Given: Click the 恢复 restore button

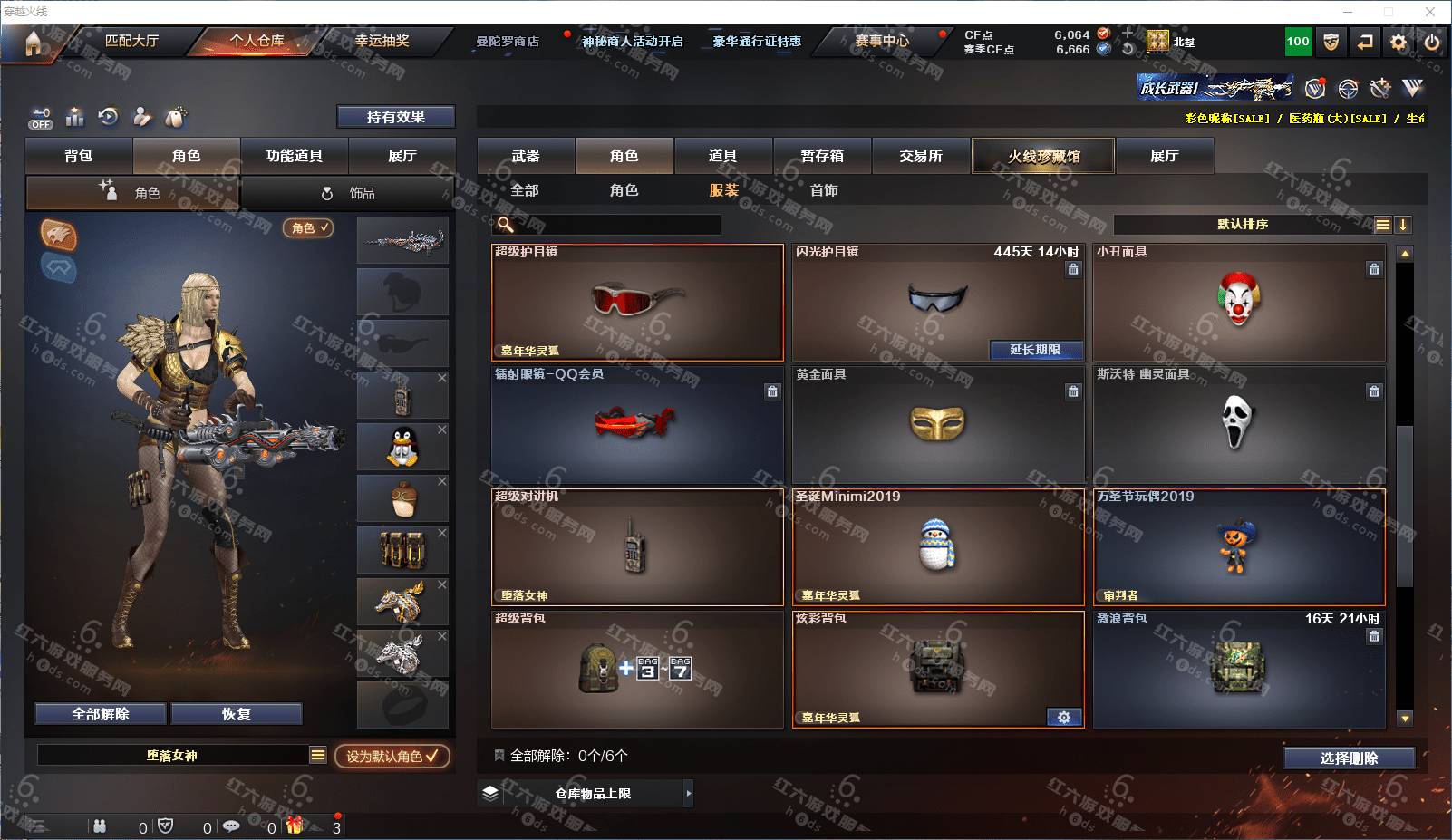Looking at the screenshot, I should [236, 714].
